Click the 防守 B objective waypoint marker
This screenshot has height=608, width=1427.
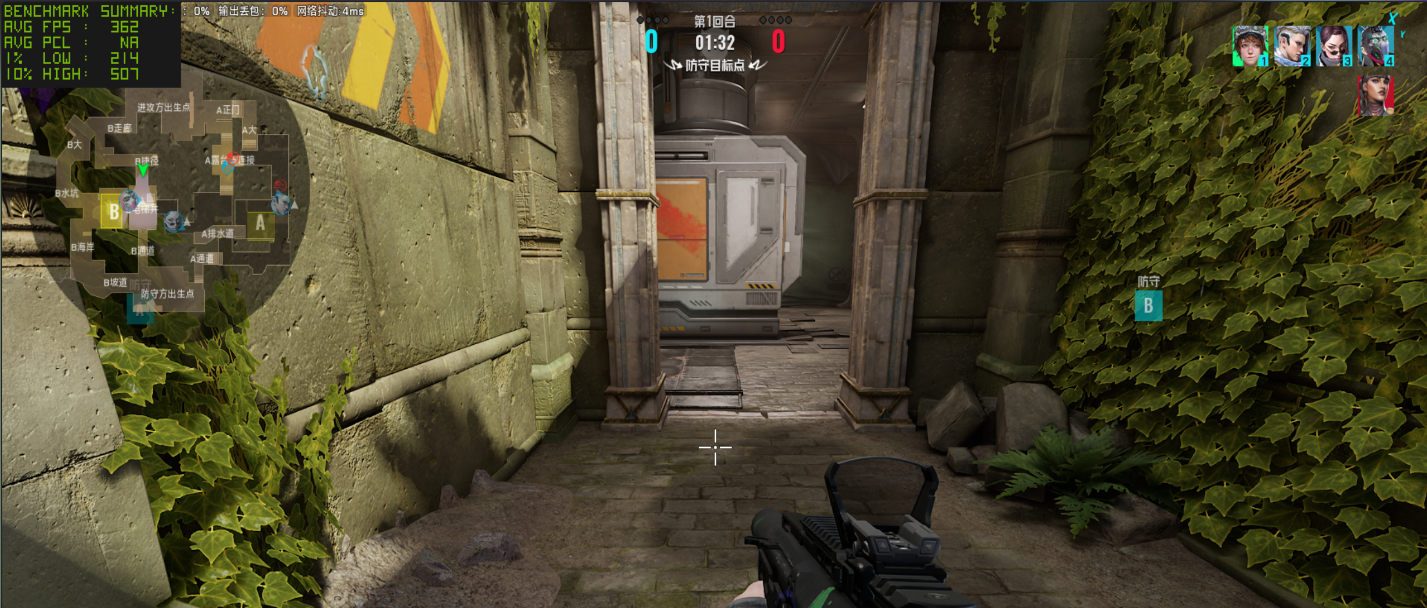point(1148,305)
